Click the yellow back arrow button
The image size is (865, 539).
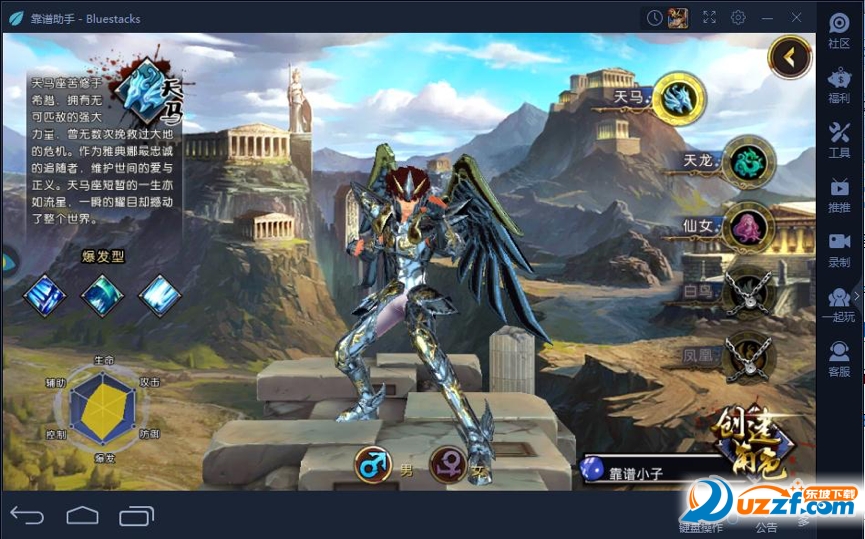pyautogui.click(x=789, y=57)
